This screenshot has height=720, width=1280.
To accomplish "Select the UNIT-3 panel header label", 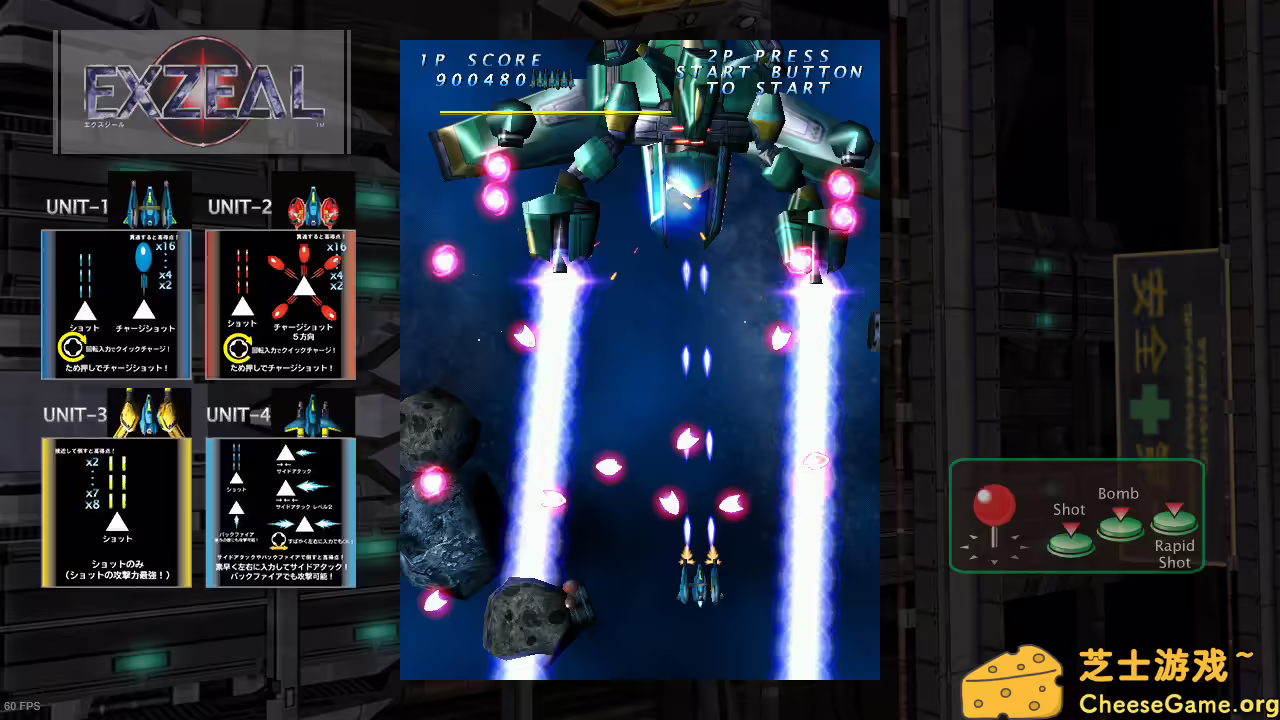I will coord(73,415).
